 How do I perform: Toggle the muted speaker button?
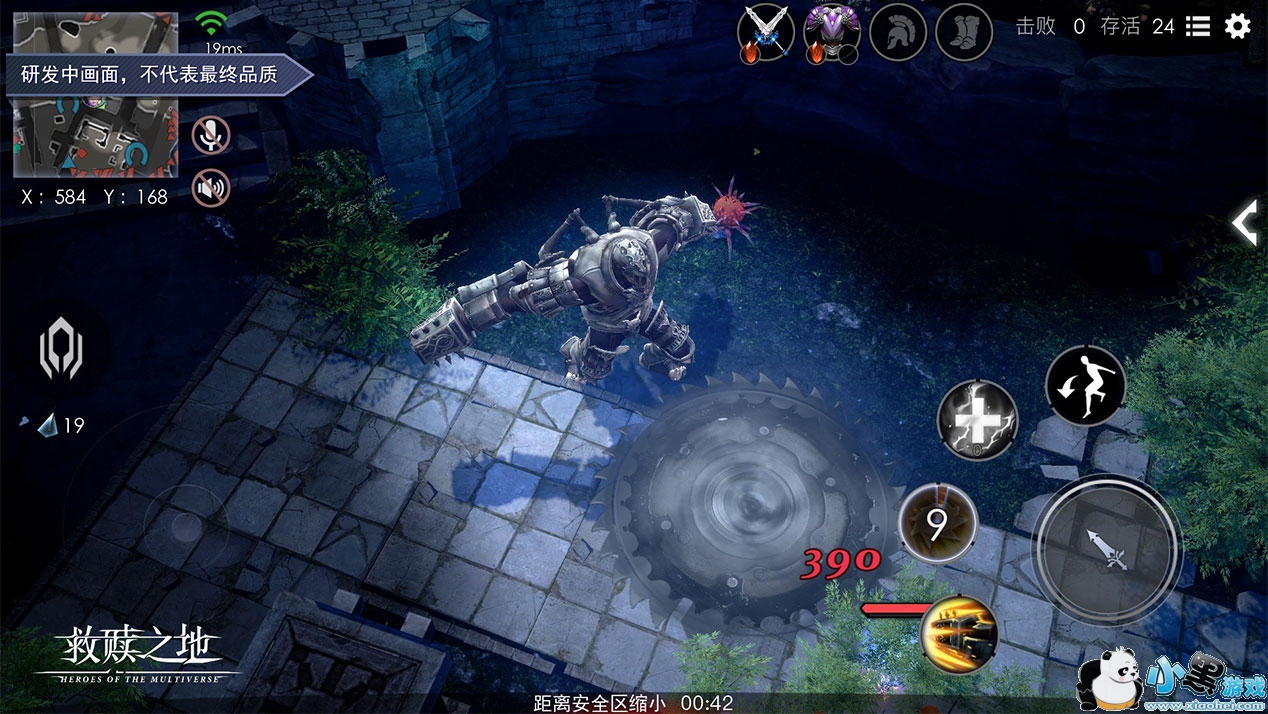(x=211, y=187)
